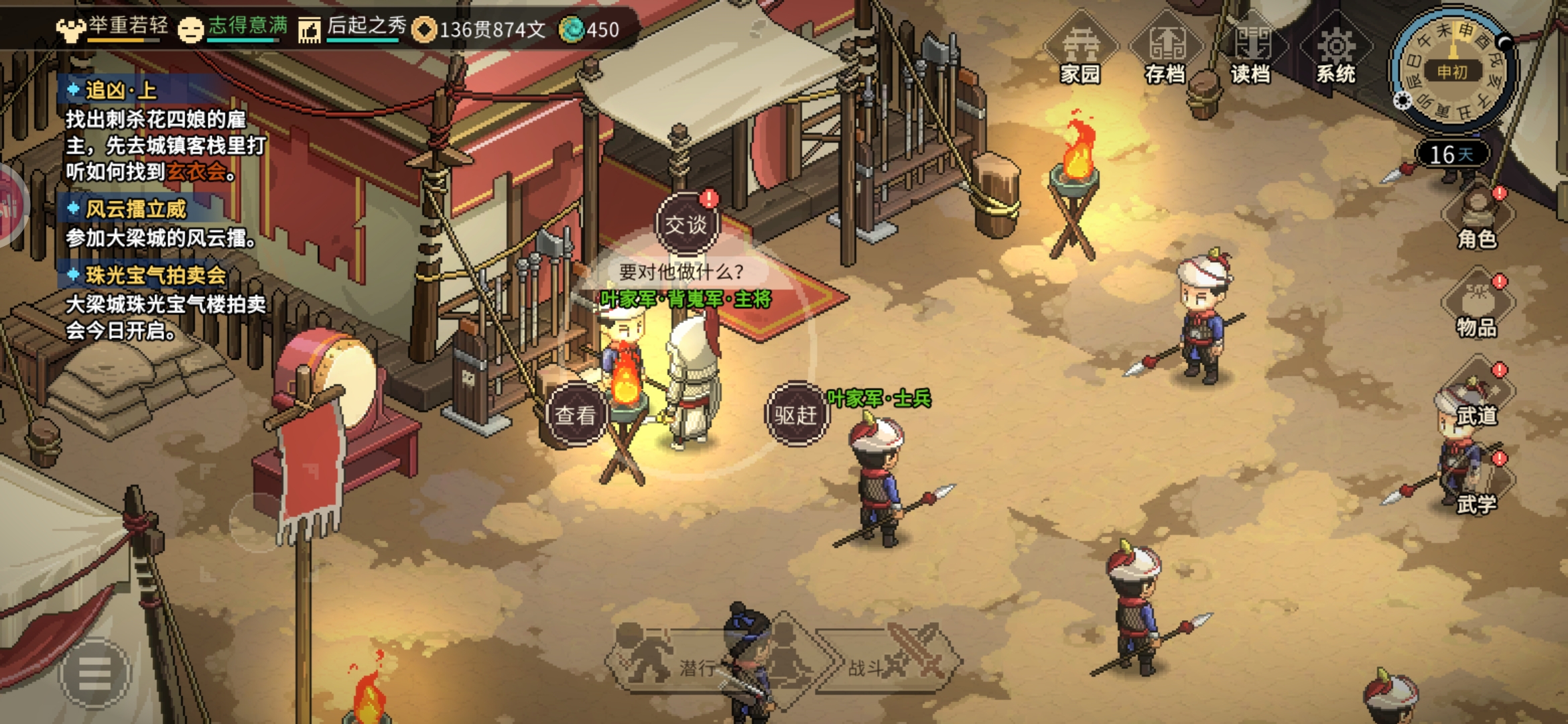The width and height of the screenshot is (1568, 724).
Task: Choose the 交谈 talk option
Action: pos(685,224)
